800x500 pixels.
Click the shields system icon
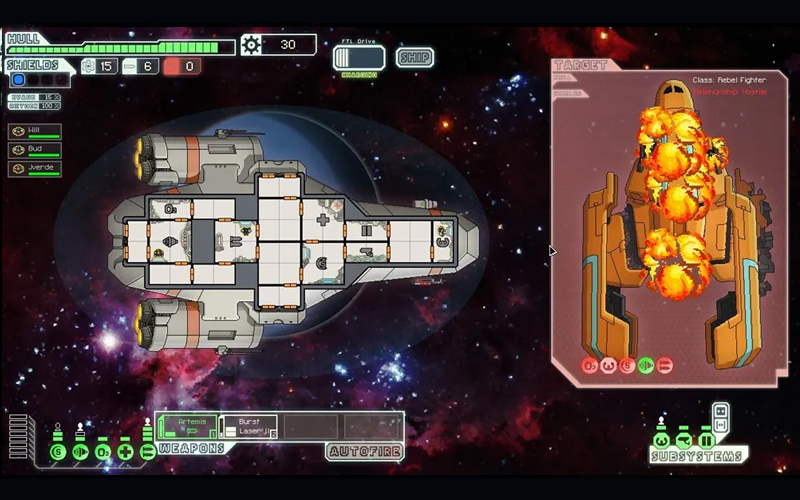pyautogui.click(x=58, y=452)
